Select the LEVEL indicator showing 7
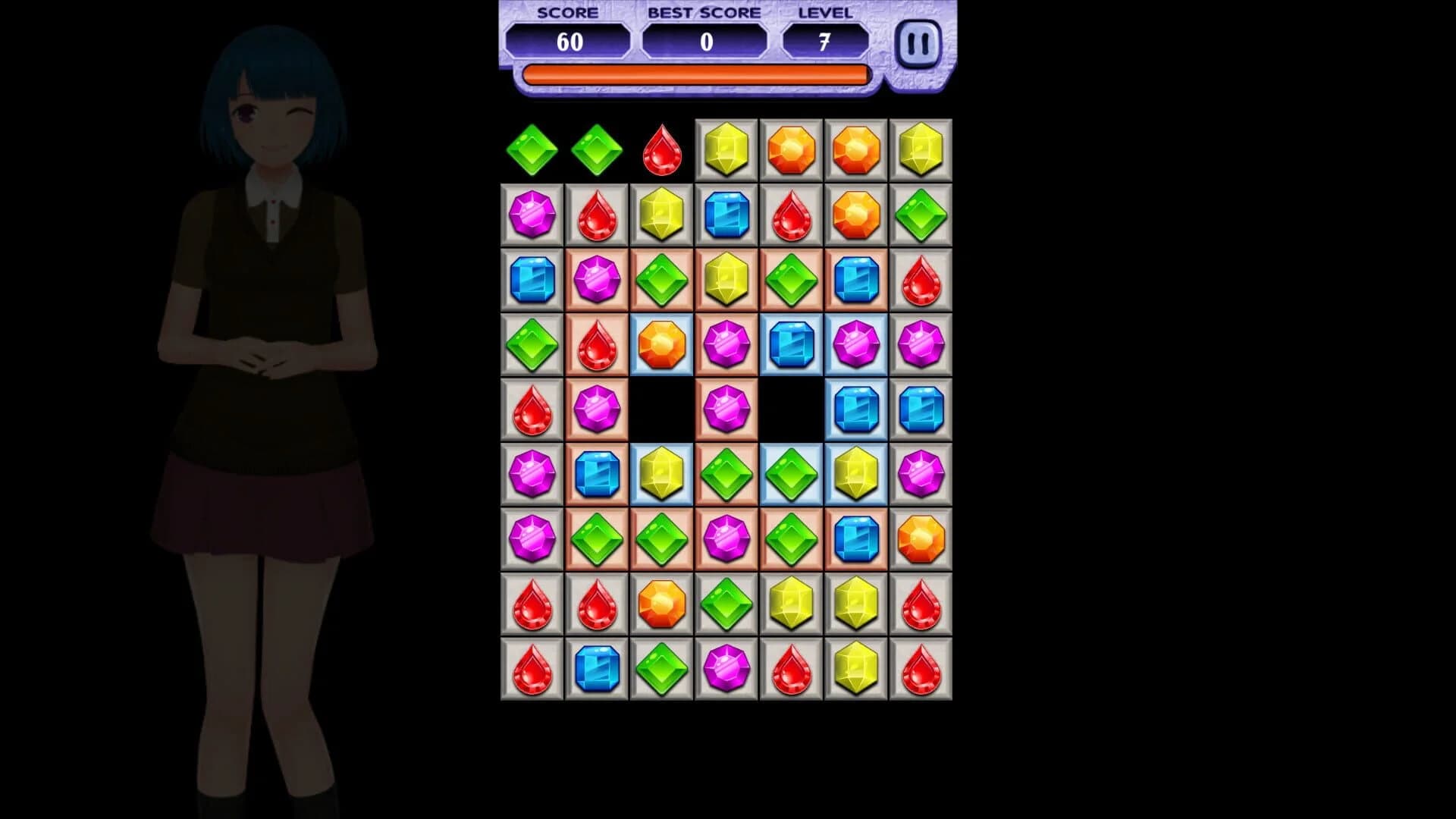The height and width of the screenshot is (819, 1456). point(827,39)
